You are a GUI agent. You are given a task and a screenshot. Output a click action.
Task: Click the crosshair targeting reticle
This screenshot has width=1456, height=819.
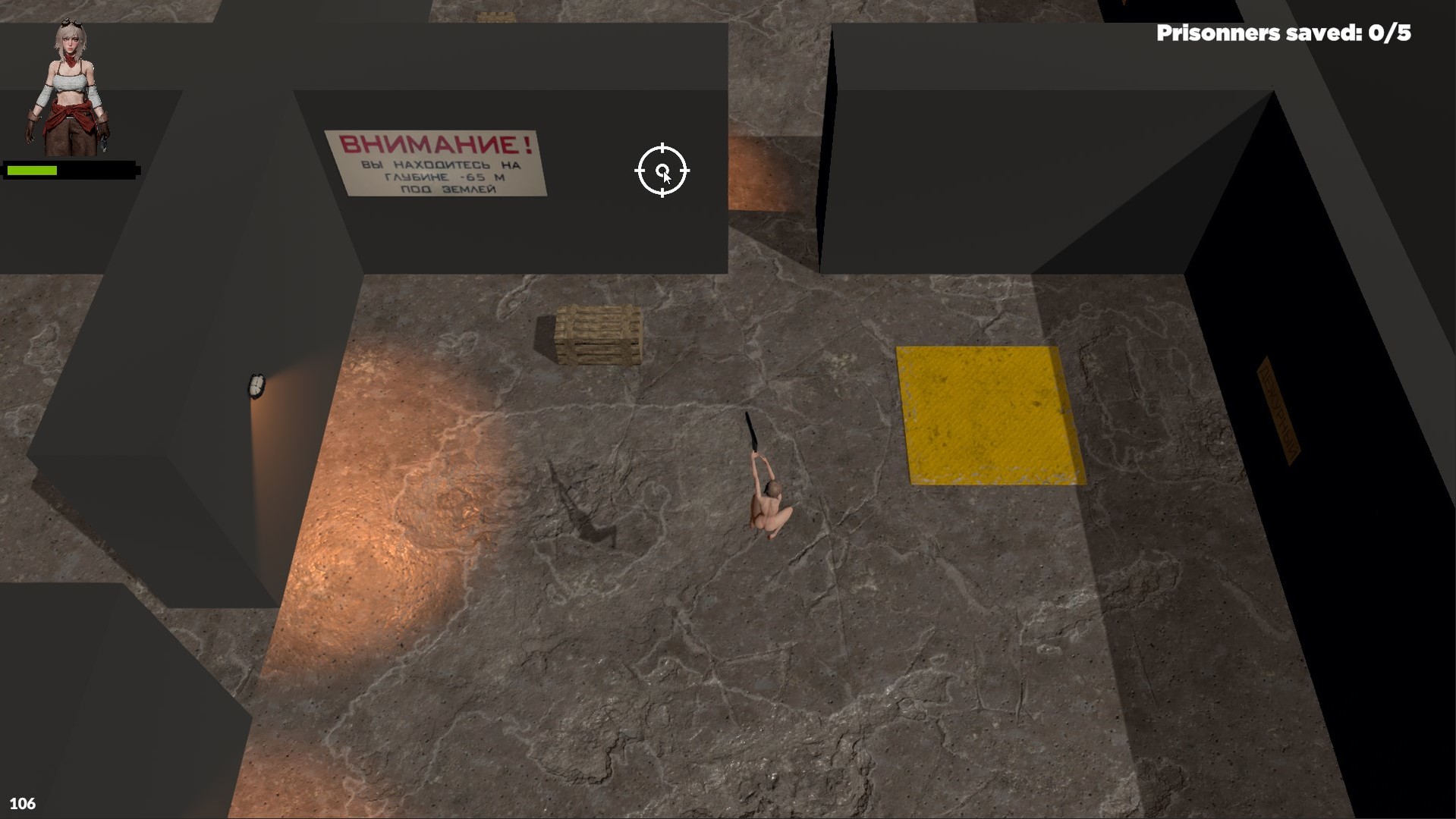[x=663, y=171]
